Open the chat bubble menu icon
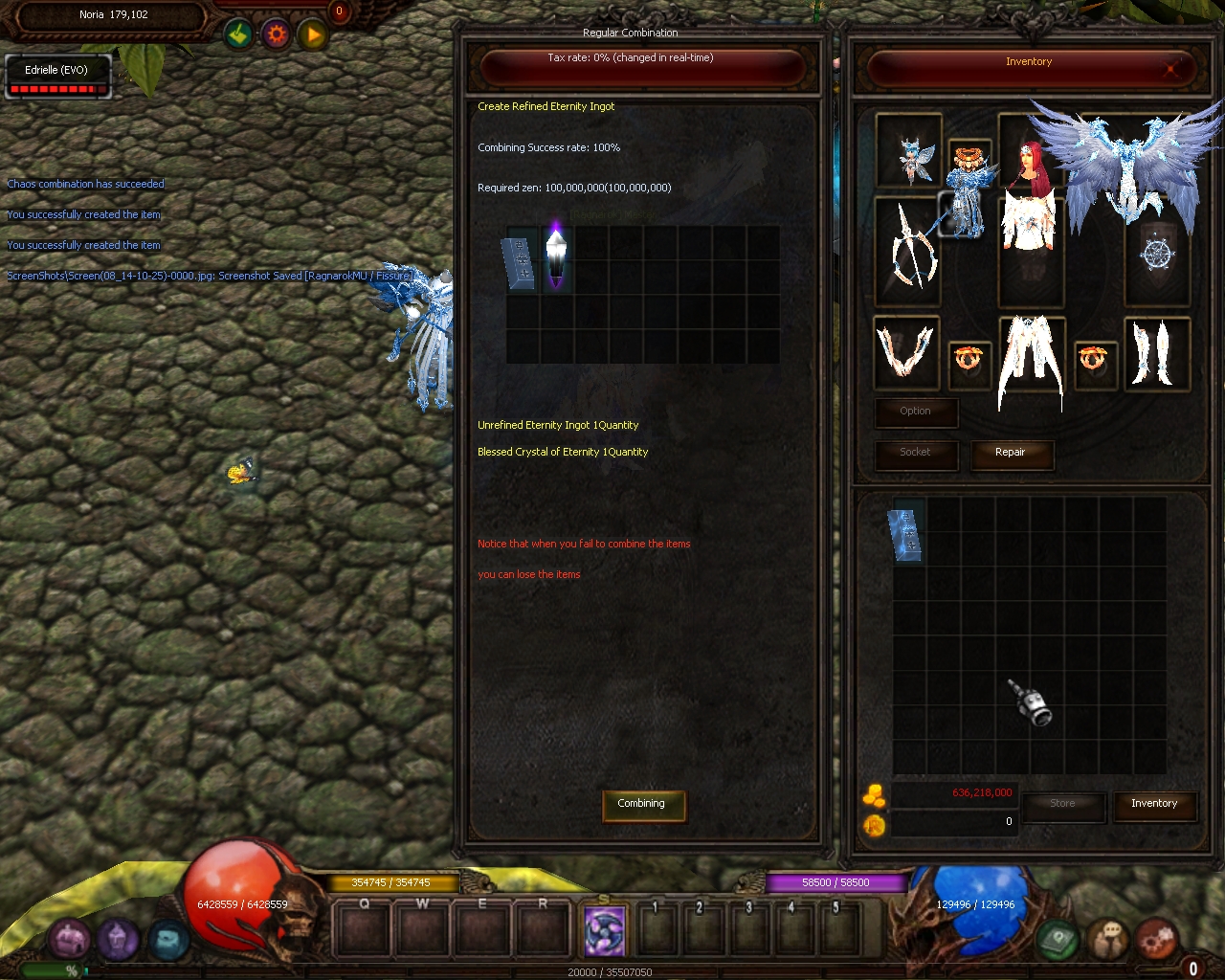Viewport: 1225px width, 980px height. pyautogui.click(x=1109, y=939)
